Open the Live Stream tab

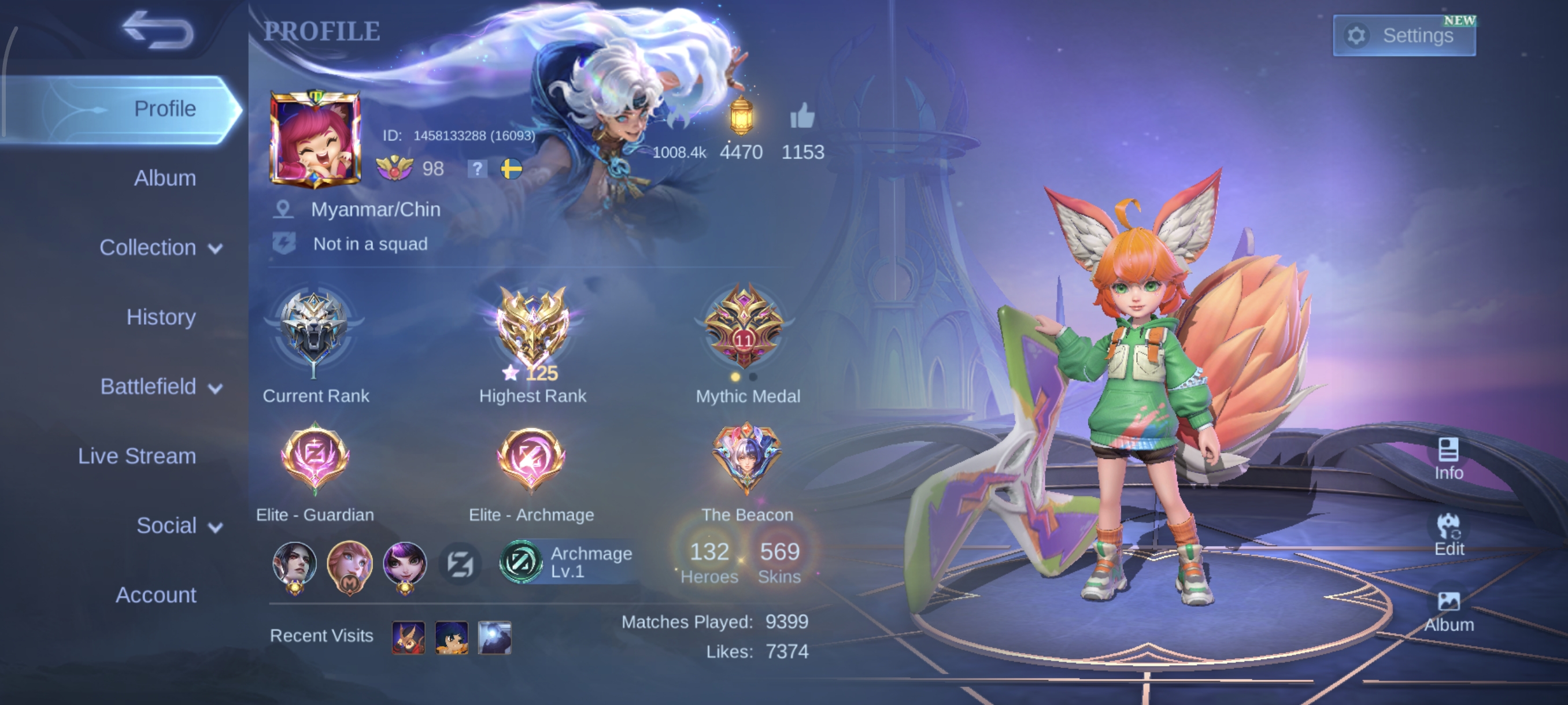pos(137,456)
